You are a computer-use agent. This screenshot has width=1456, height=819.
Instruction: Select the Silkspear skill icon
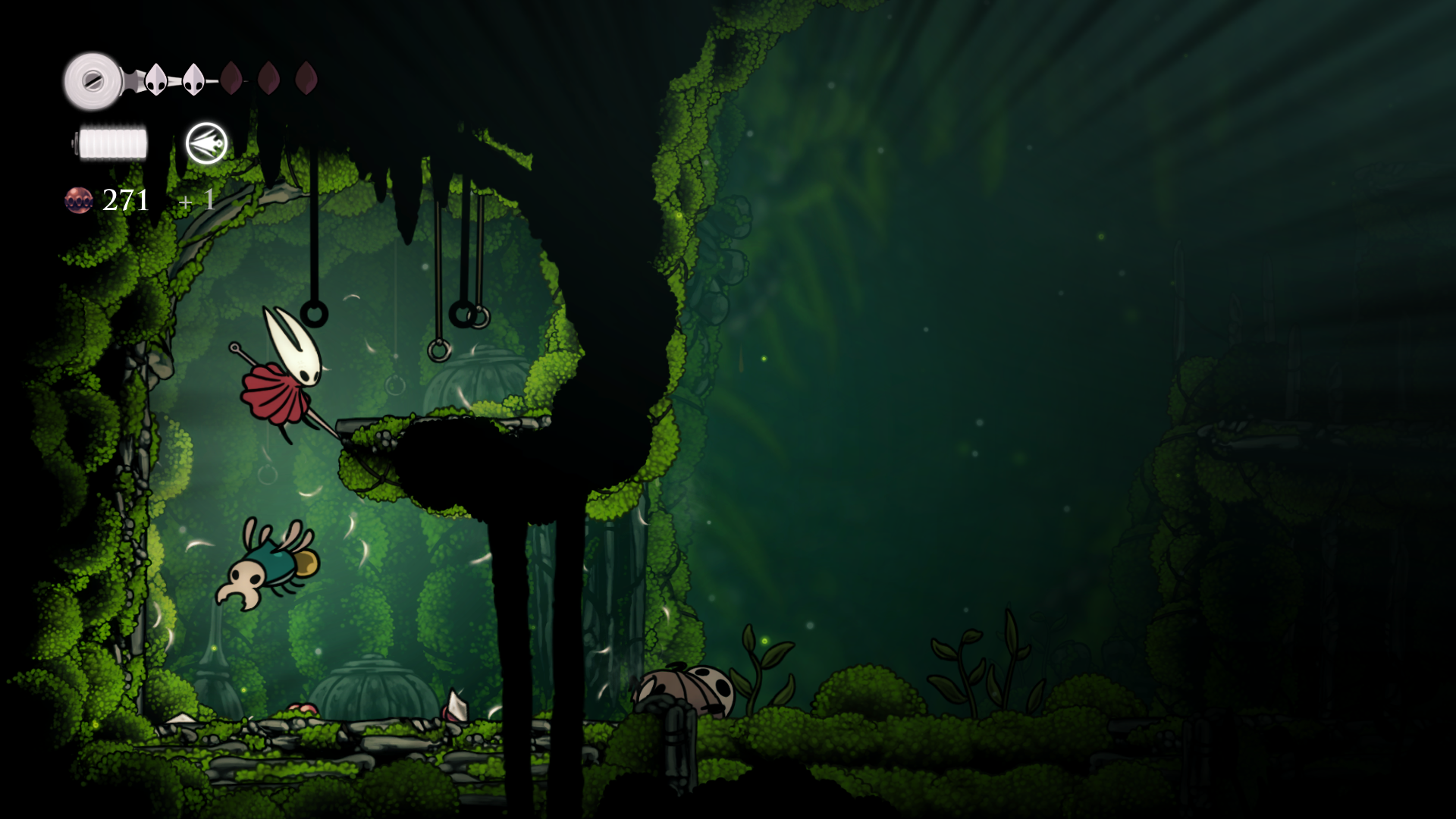click(206, 143)
